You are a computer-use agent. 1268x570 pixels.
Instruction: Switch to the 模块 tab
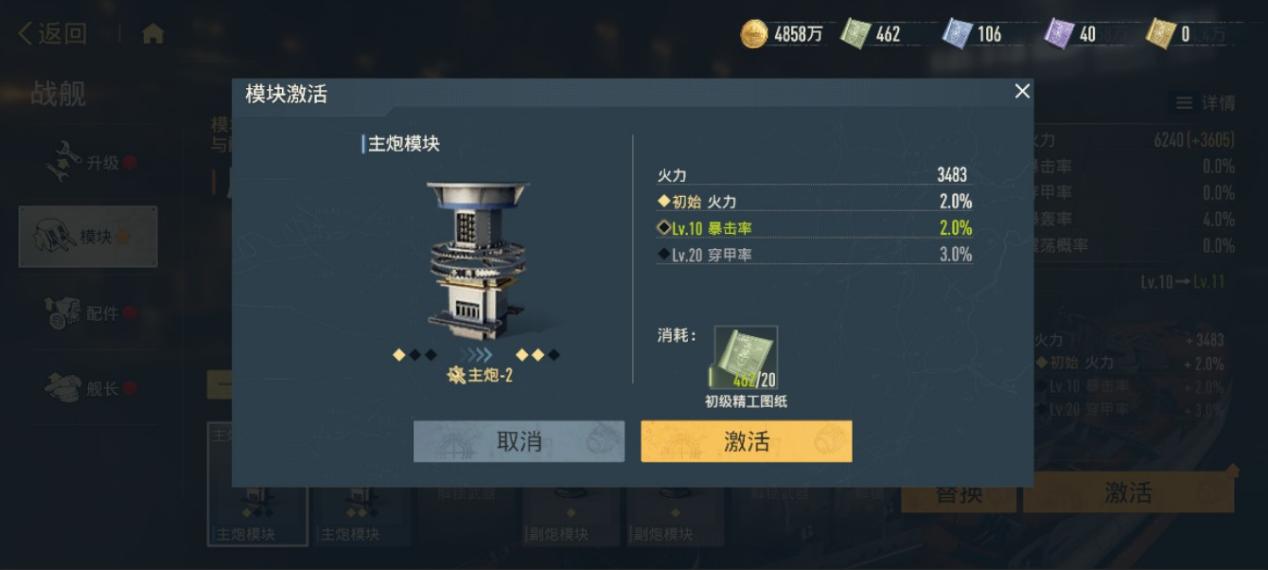pos(88,237)
